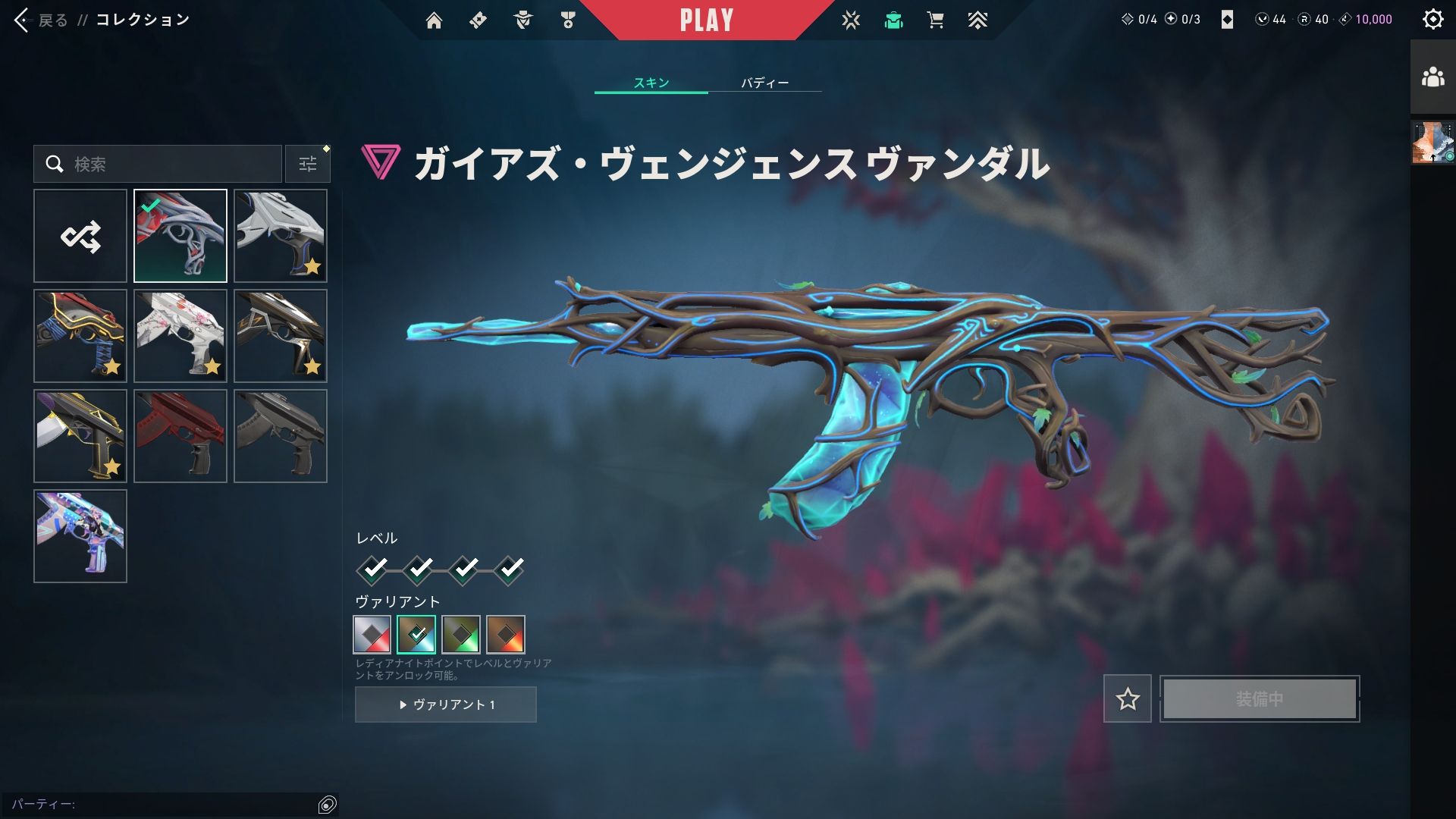The height and width of the screenshot is (819, 1456).
Task: Open the store shopping cart
Action: tap(935, 20)
